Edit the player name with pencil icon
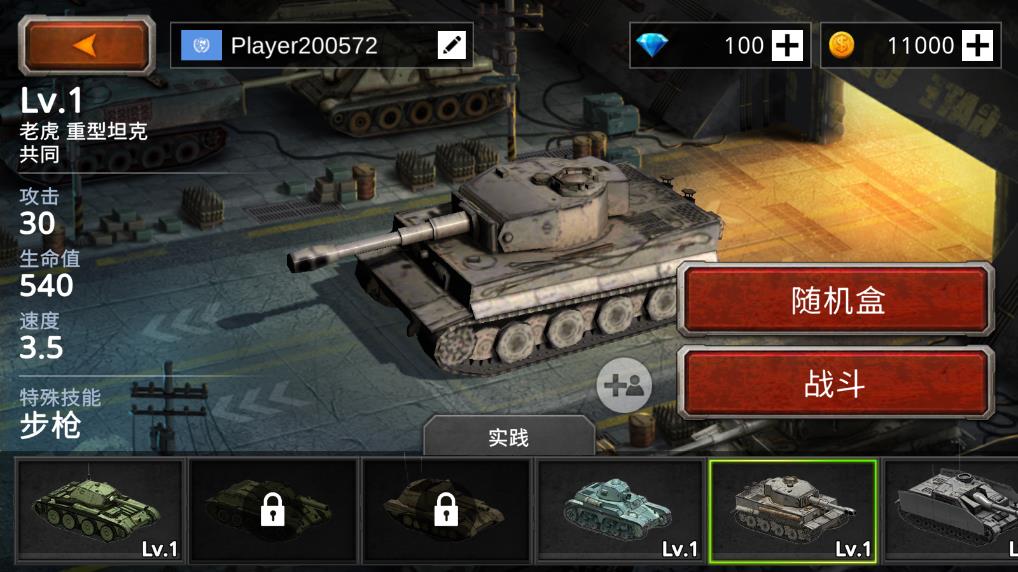Image resolution: width=1018 pixels, height=572 pixels. [452, 45]
